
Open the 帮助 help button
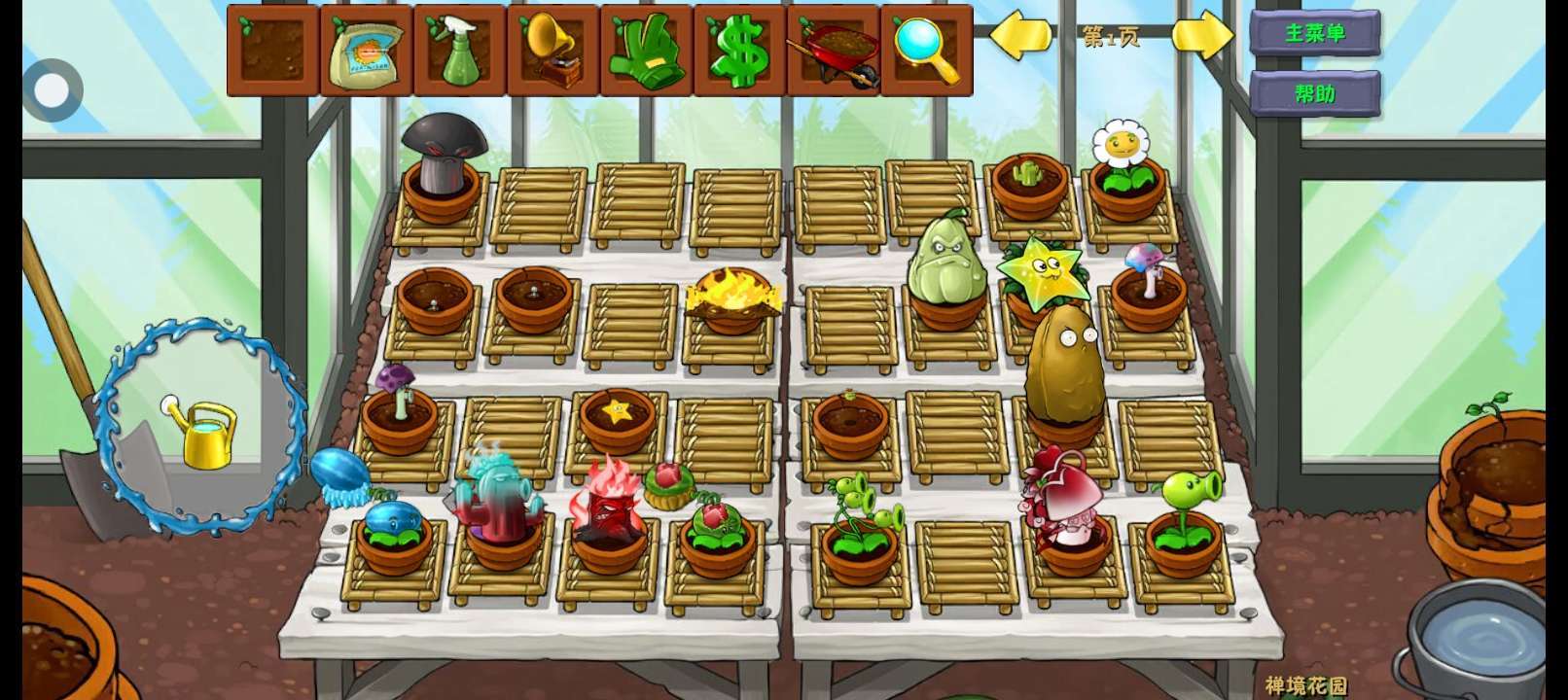(1314, 94)
